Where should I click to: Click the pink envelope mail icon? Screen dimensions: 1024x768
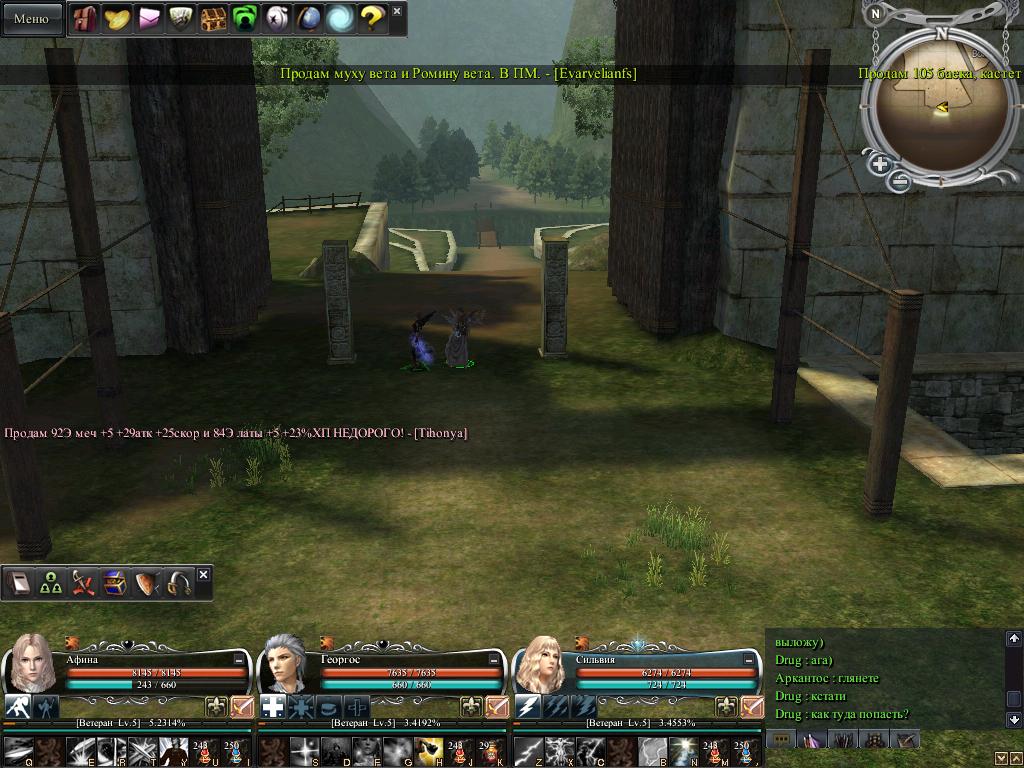click(149, 18)
